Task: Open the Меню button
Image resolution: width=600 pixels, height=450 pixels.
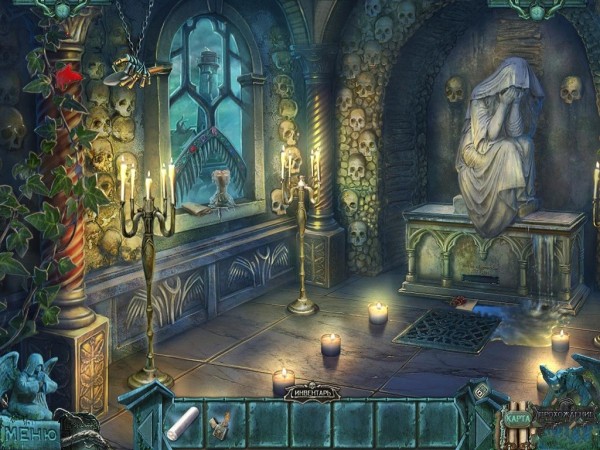Action: (x=29, y=434)
